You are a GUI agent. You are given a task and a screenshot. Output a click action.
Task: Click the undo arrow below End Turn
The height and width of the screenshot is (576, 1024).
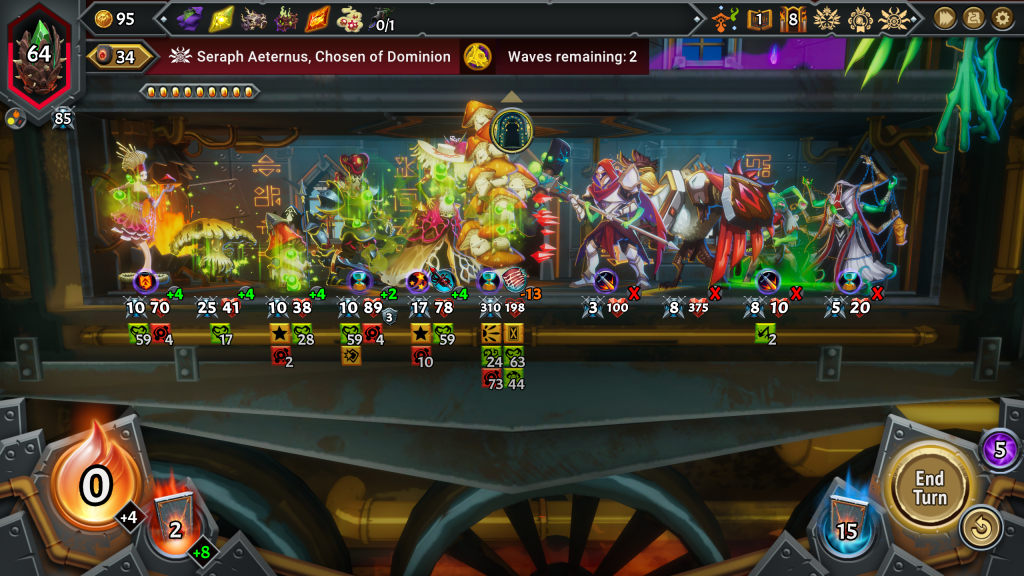click(981, 528)
